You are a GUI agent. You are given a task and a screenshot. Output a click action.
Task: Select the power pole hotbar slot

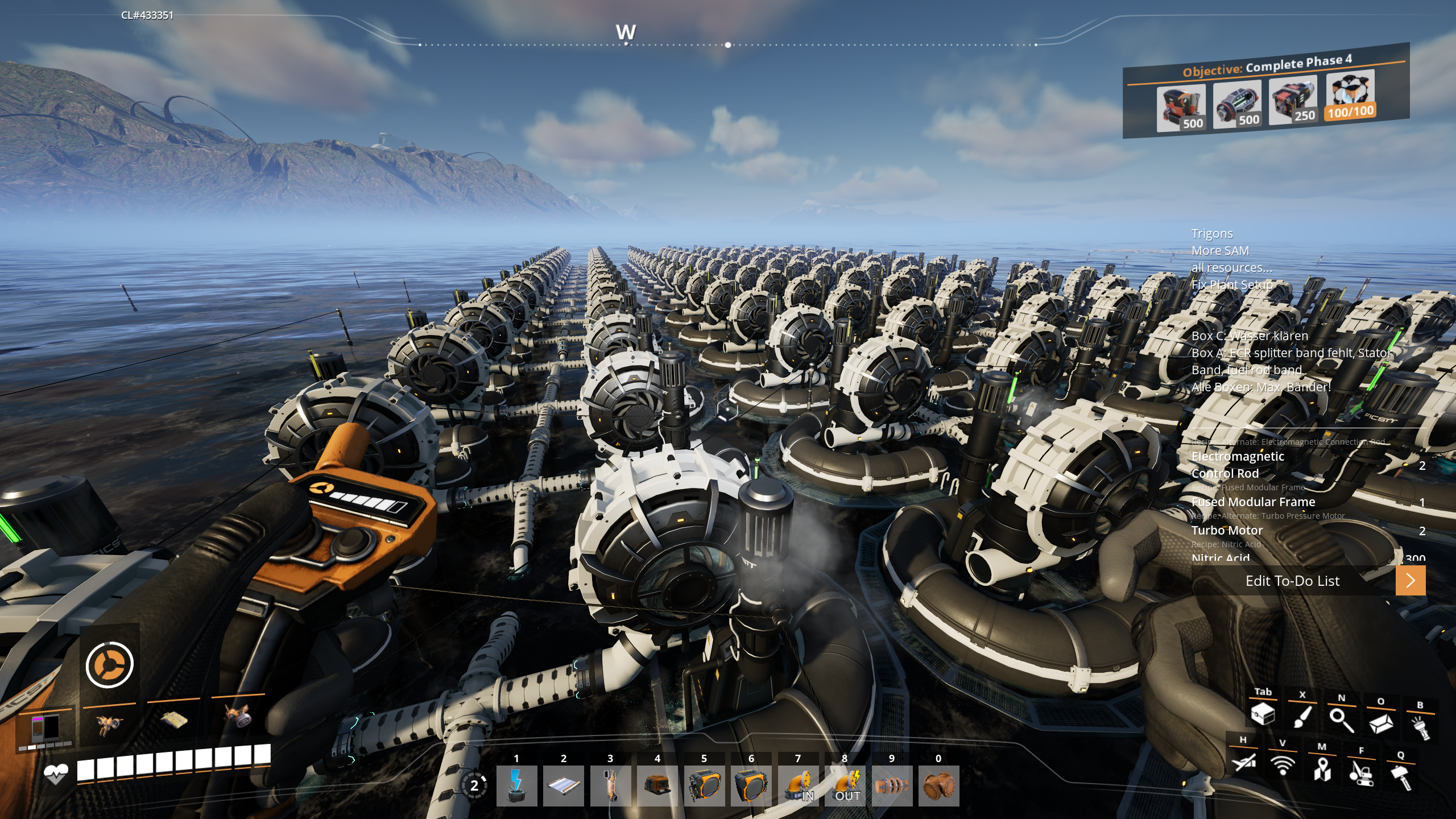[516, 785]
